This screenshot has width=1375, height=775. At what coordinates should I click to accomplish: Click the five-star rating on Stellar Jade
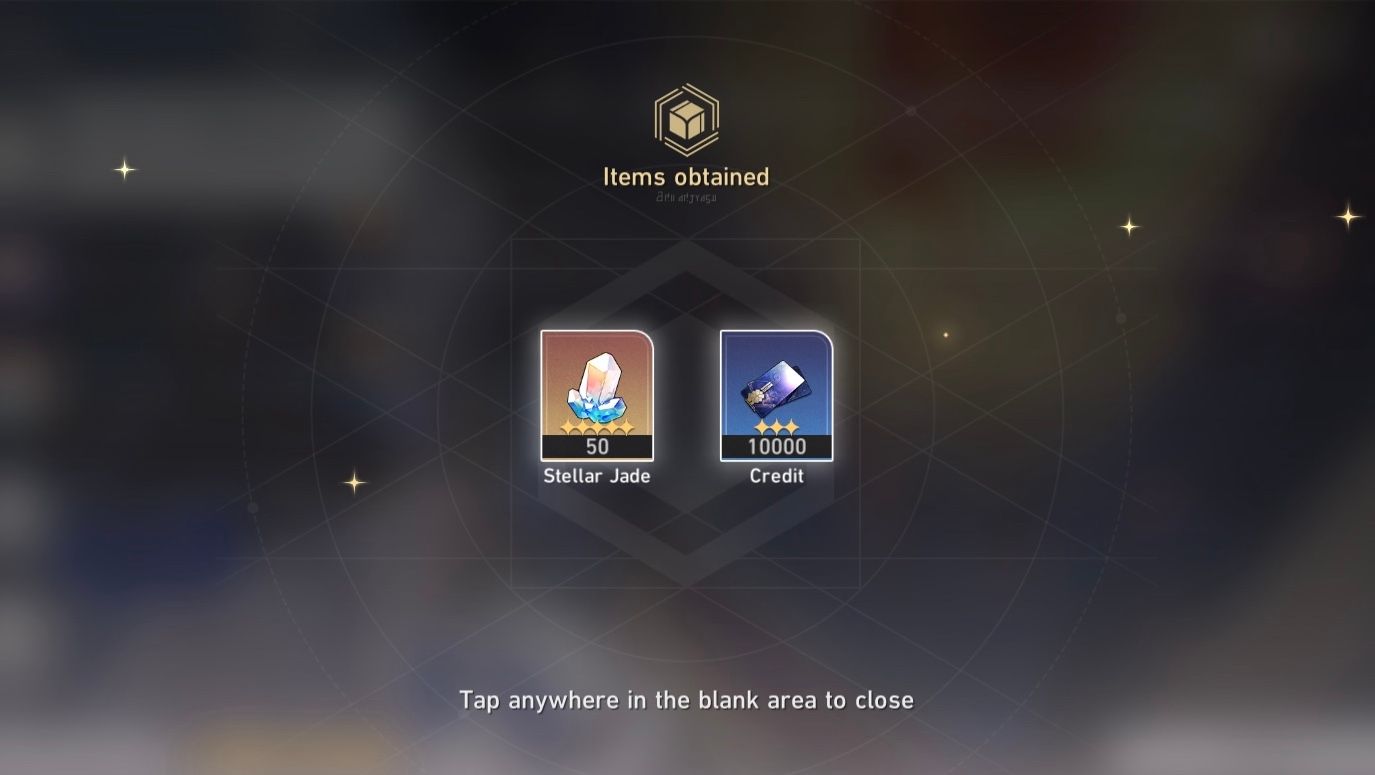click(x=596, y=428)
